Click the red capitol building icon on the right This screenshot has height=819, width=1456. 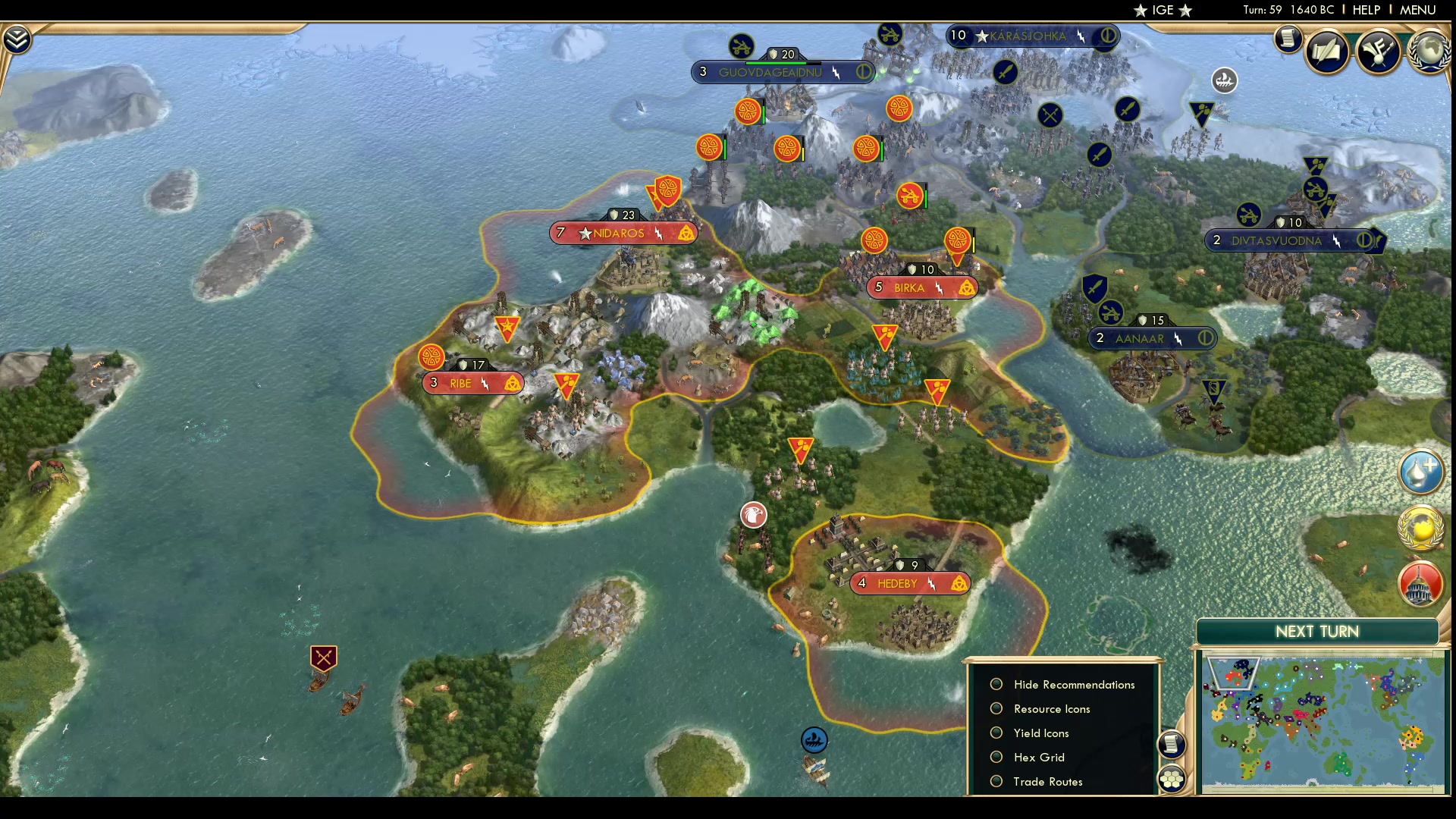coord(1420,584)
